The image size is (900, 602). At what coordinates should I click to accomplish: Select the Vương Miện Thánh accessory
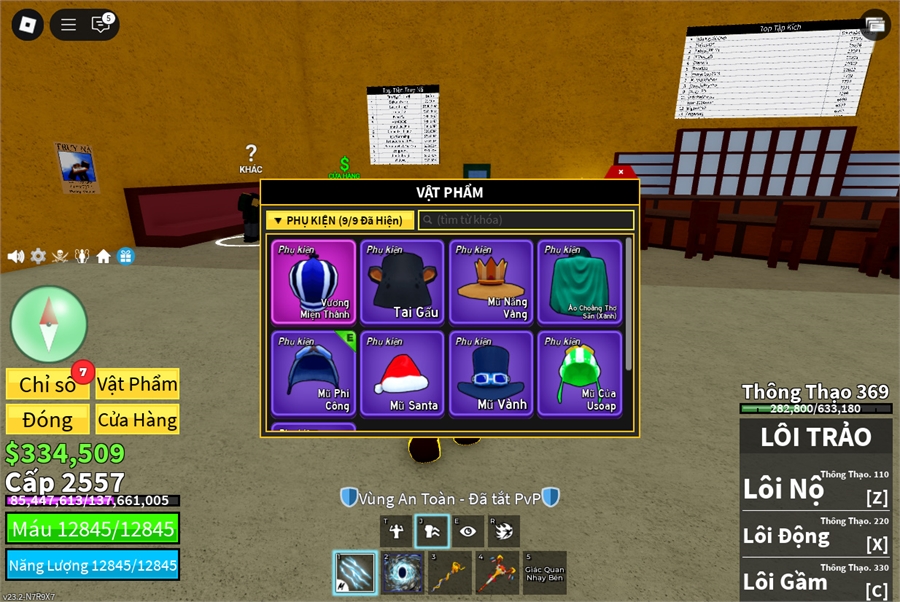pos(313,282)
